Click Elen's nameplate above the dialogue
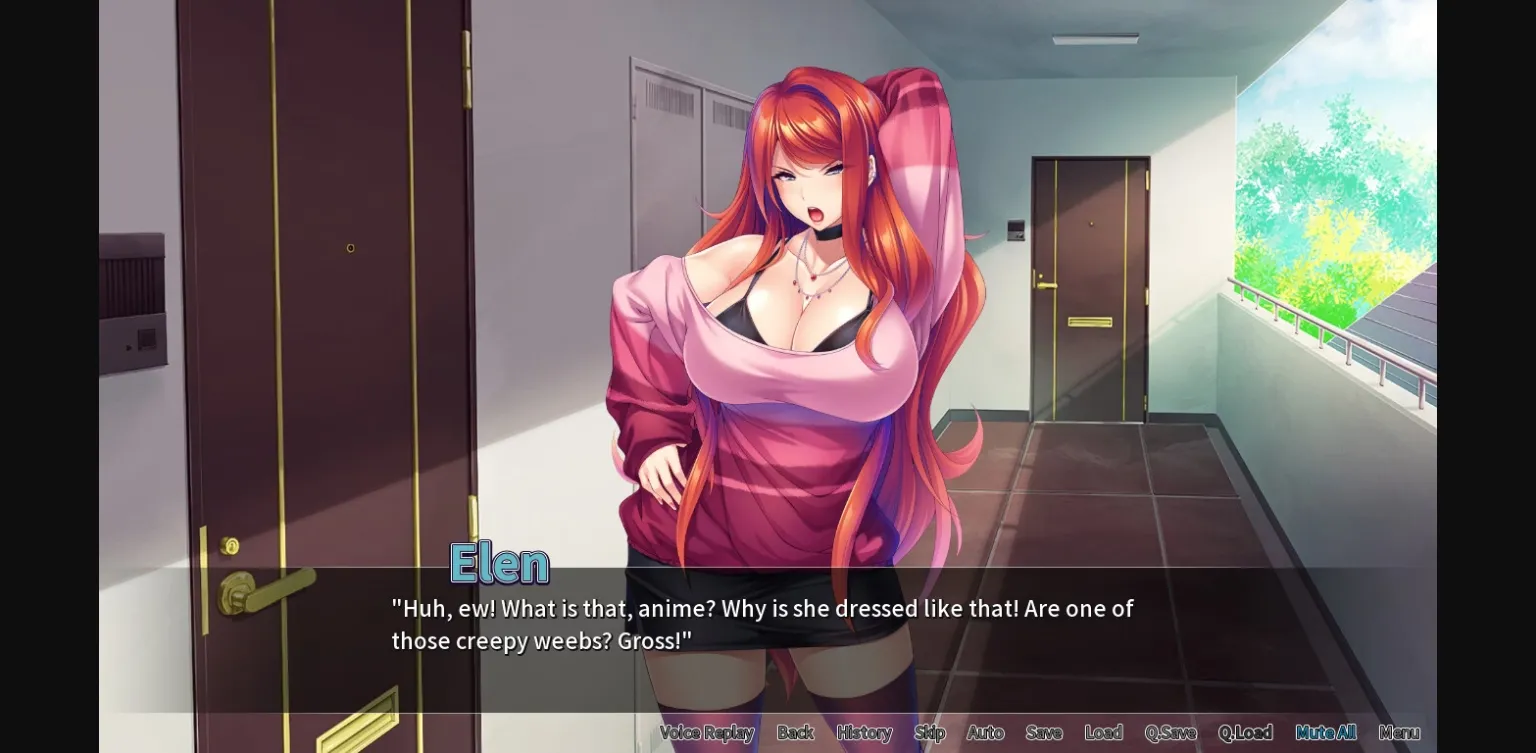The image size is (1536, 753). click(x=499, y=562)
